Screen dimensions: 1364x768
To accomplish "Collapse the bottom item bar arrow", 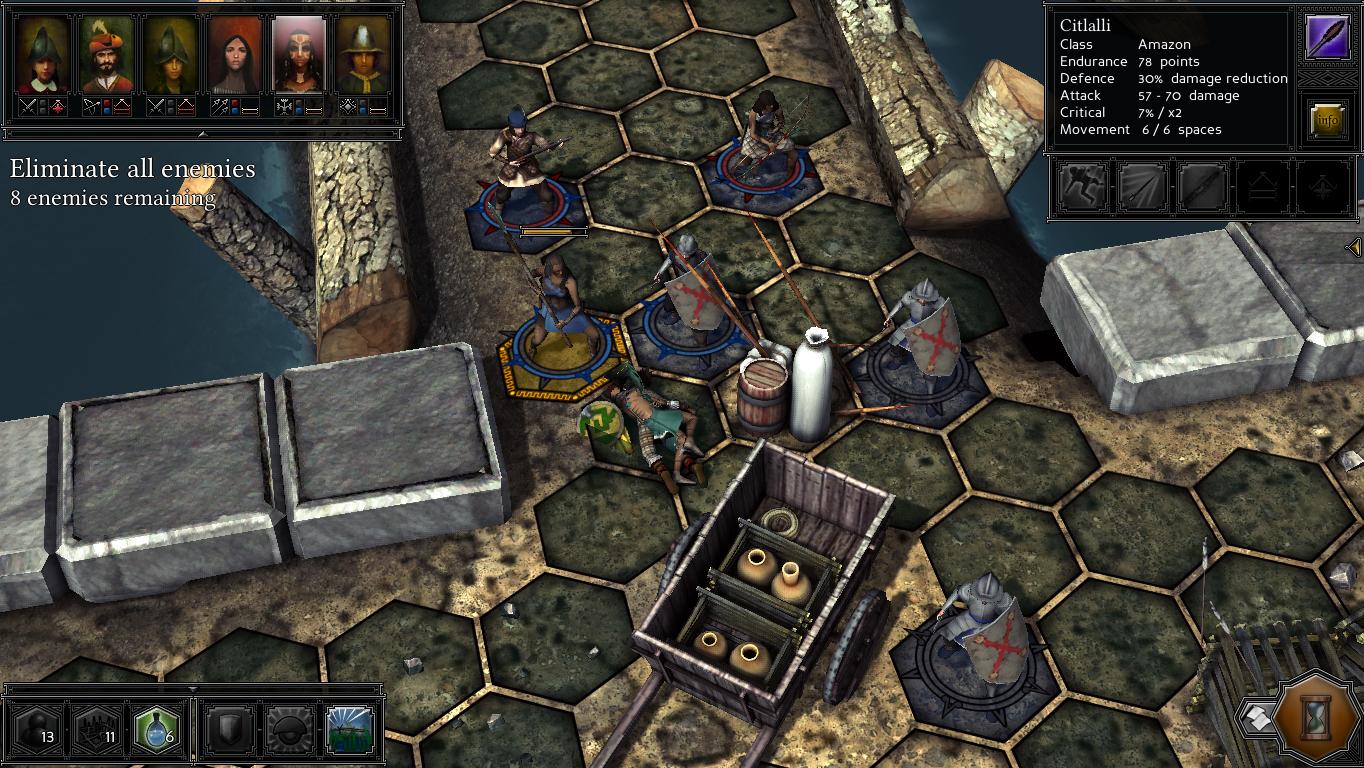I will pos(193,689).
